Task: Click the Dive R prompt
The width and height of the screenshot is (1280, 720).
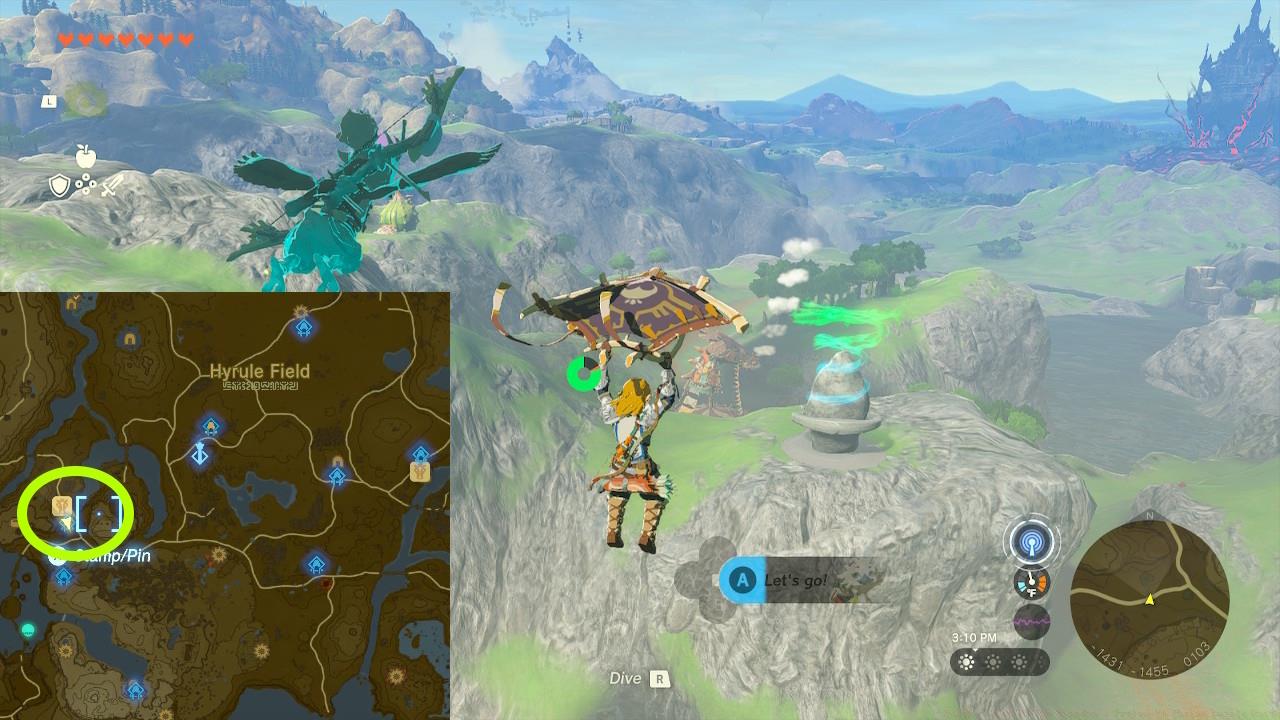Action: [640, 678]
